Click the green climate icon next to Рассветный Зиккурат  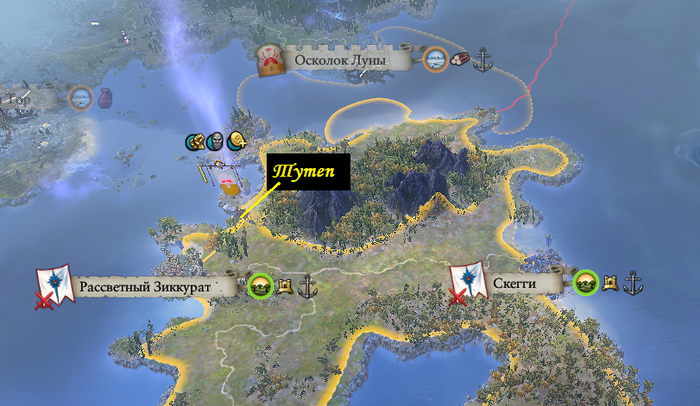click(260, 286)
